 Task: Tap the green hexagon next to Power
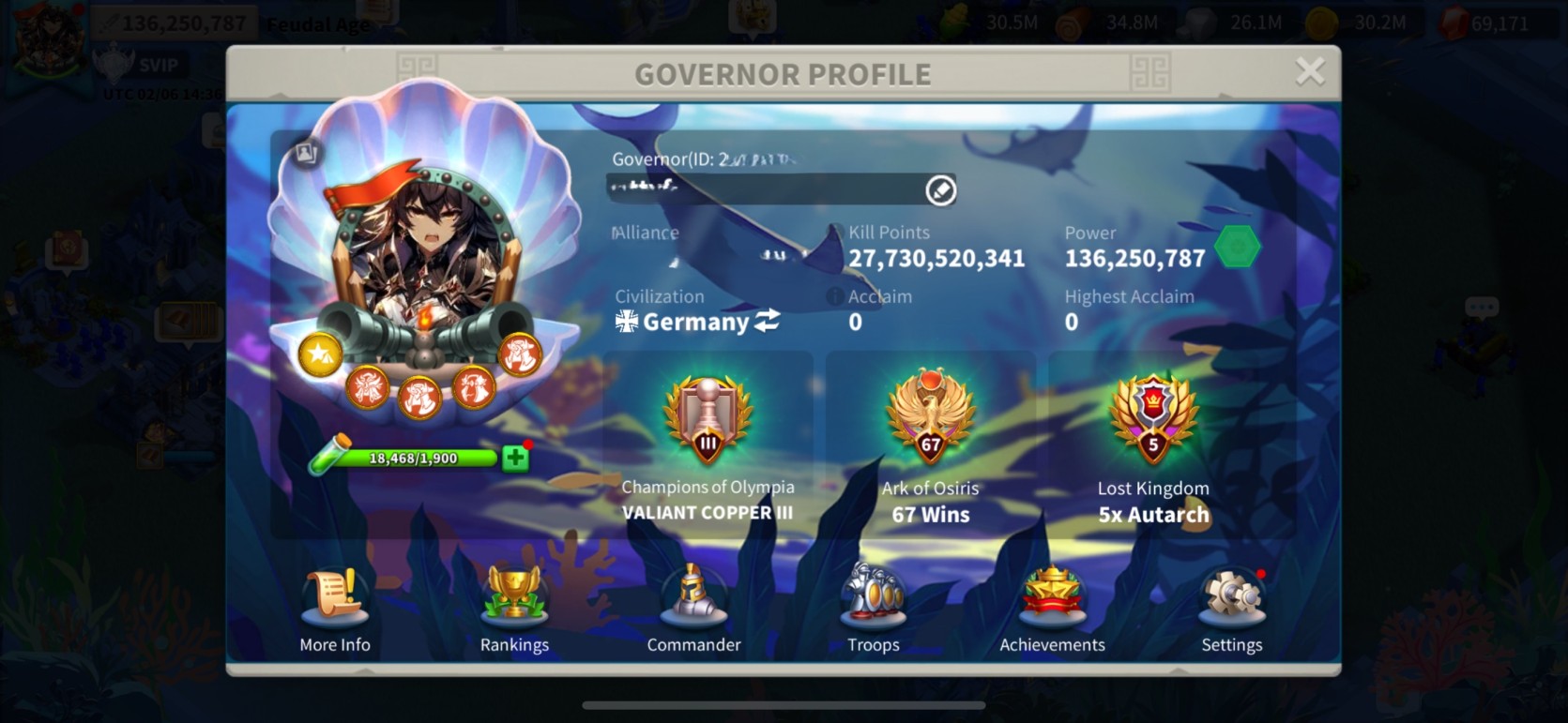point(1237,247)
